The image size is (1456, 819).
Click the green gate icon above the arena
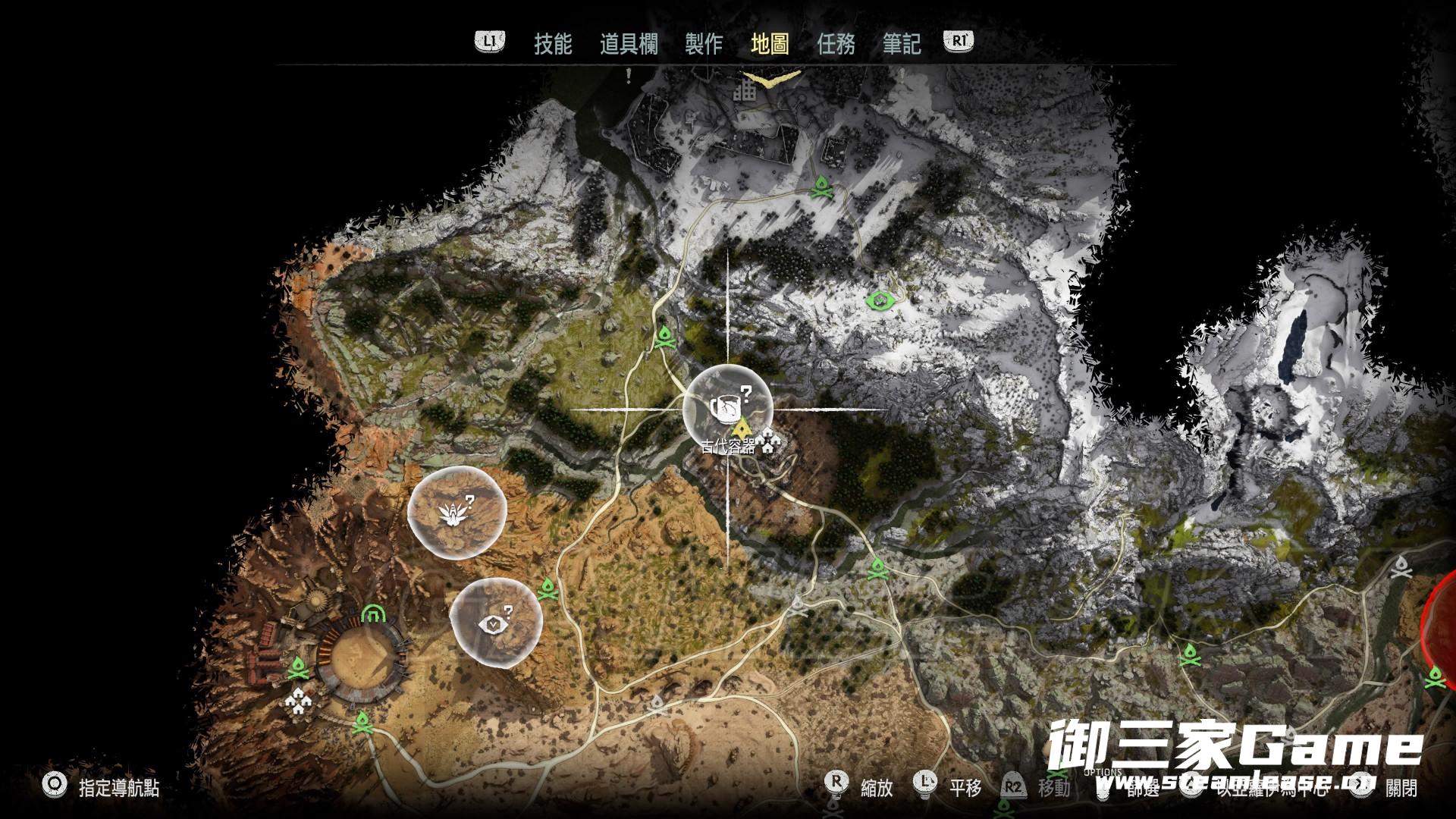[372, 613]
